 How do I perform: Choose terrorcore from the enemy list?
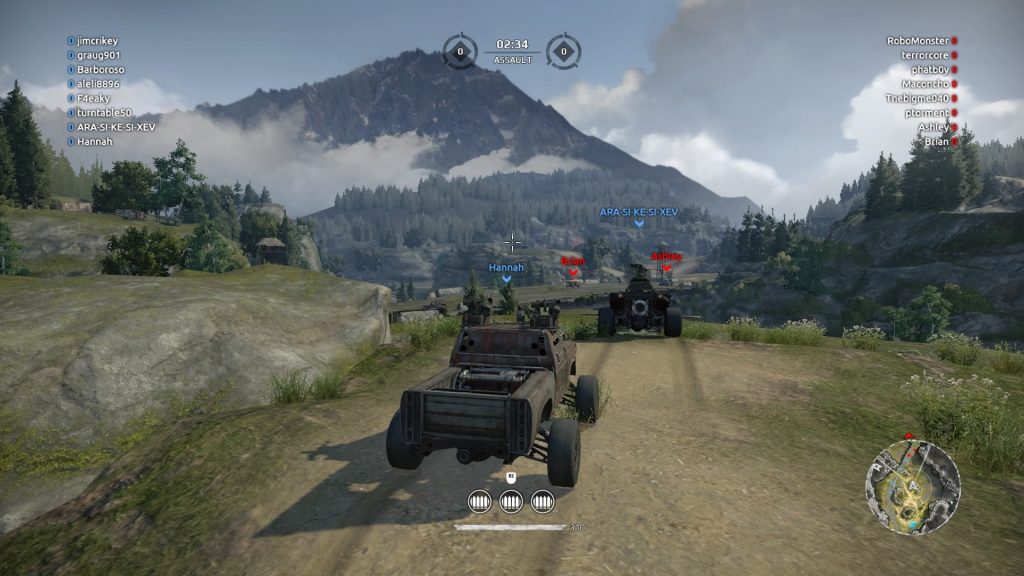pos(923,56)
